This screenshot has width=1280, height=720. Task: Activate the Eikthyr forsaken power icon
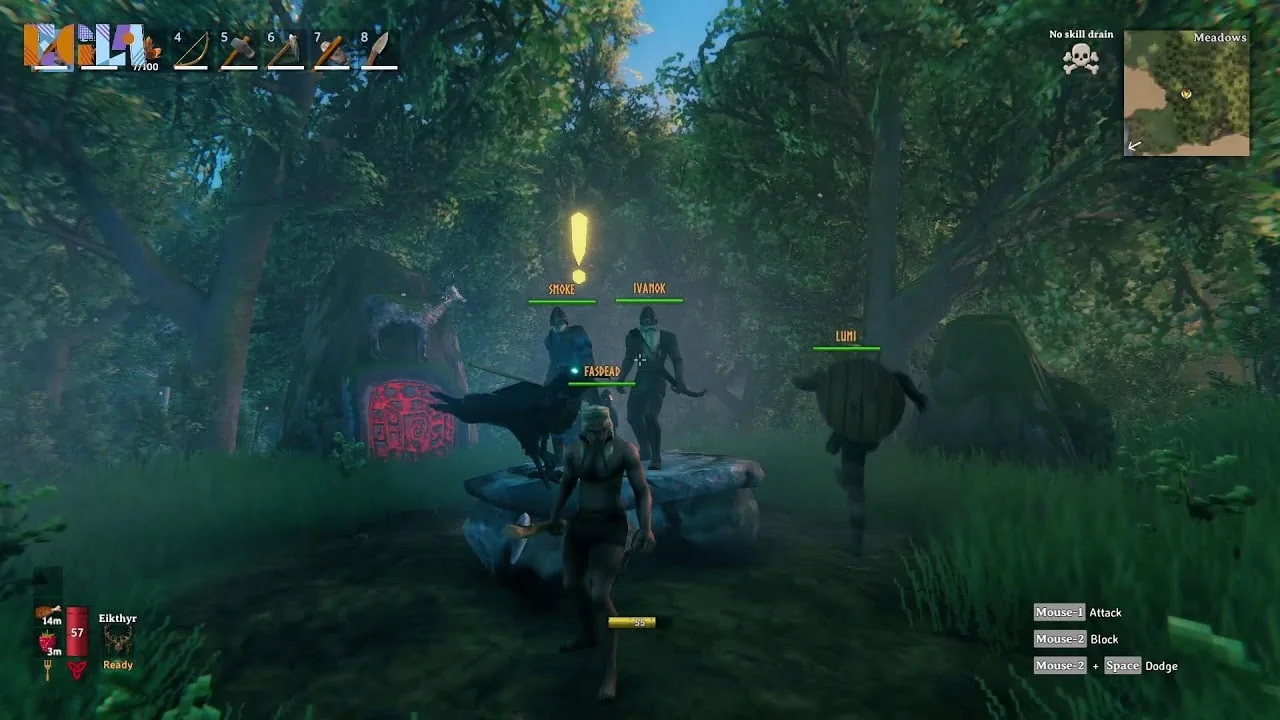point(117,640)
